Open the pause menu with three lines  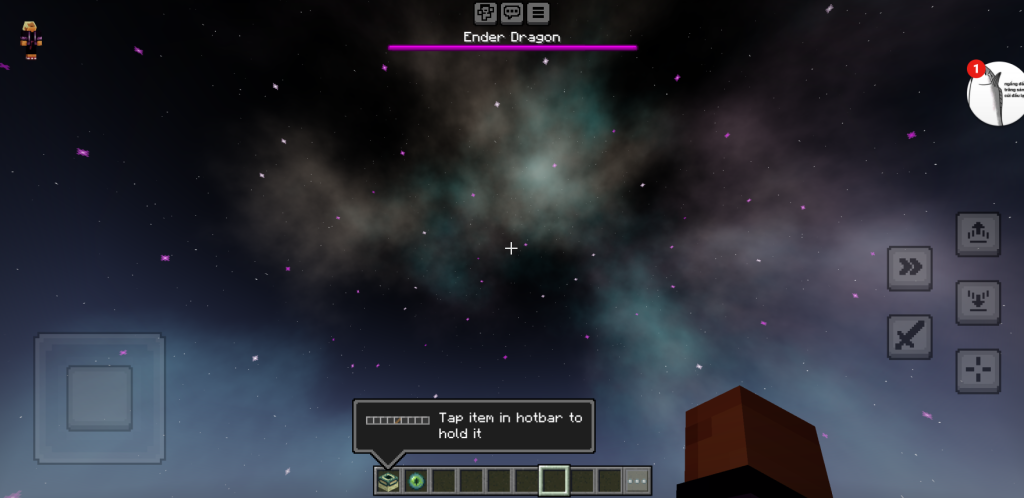[x=538, y=13]
